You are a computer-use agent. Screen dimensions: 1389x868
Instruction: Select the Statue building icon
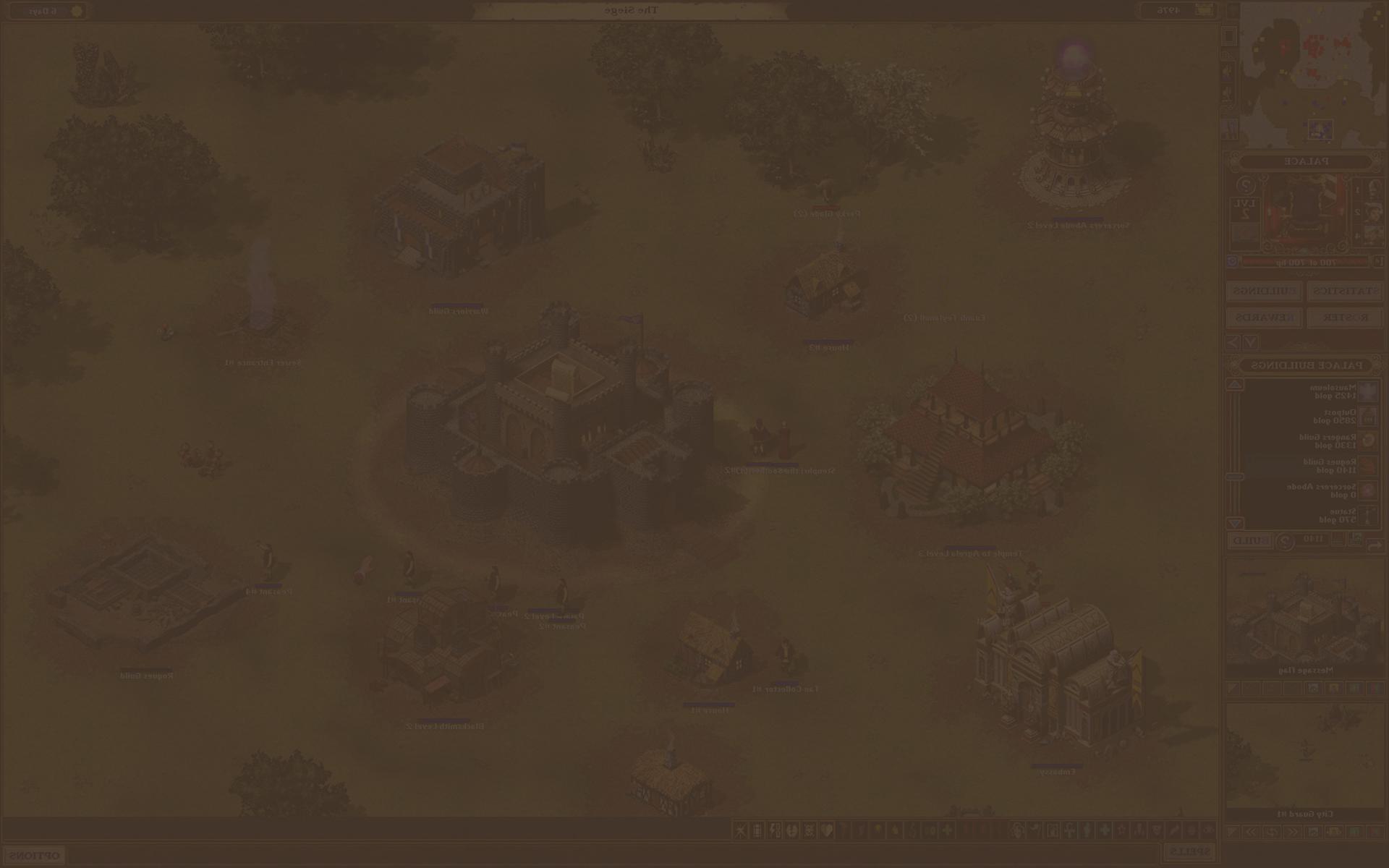point(1368,515)
